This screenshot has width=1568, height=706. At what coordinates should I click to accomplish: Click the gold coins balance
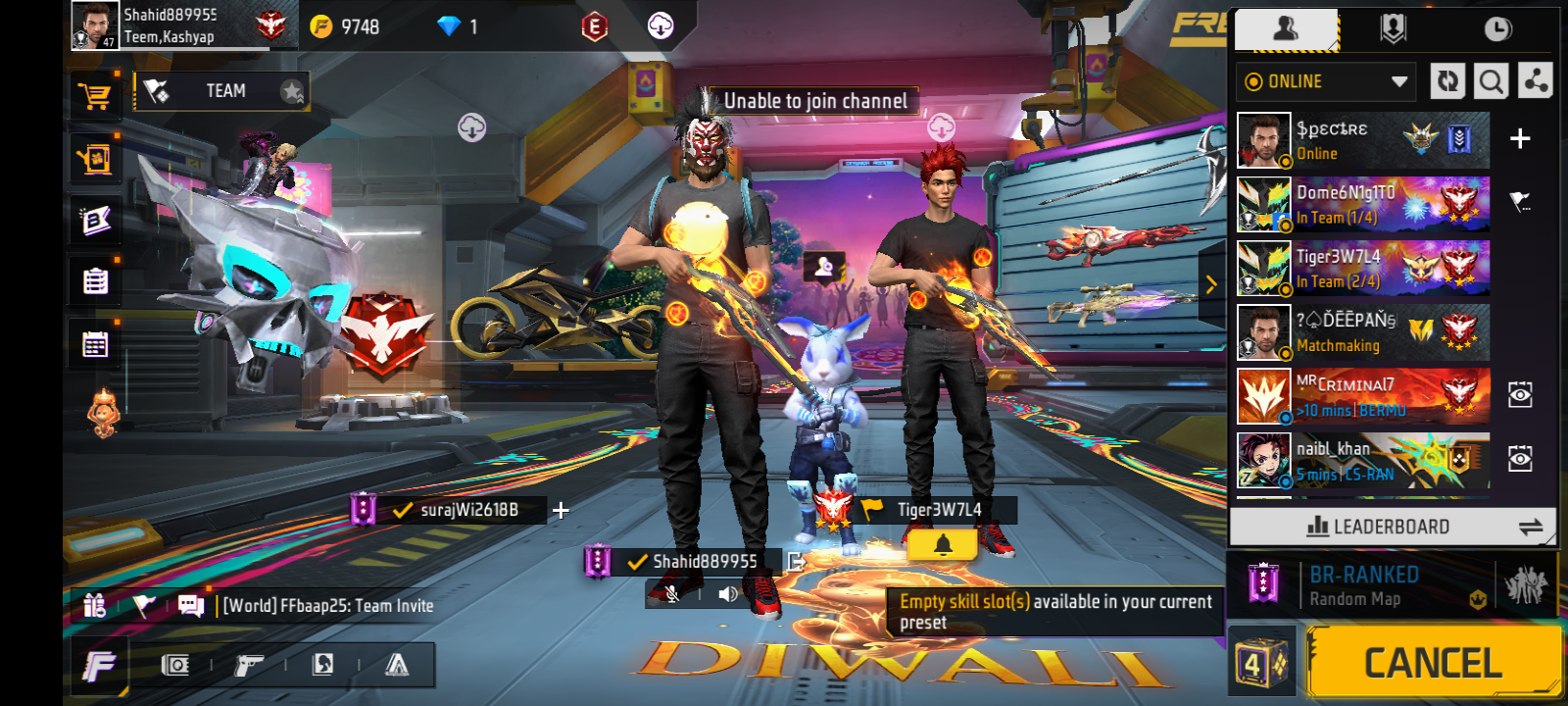point(346,27)
